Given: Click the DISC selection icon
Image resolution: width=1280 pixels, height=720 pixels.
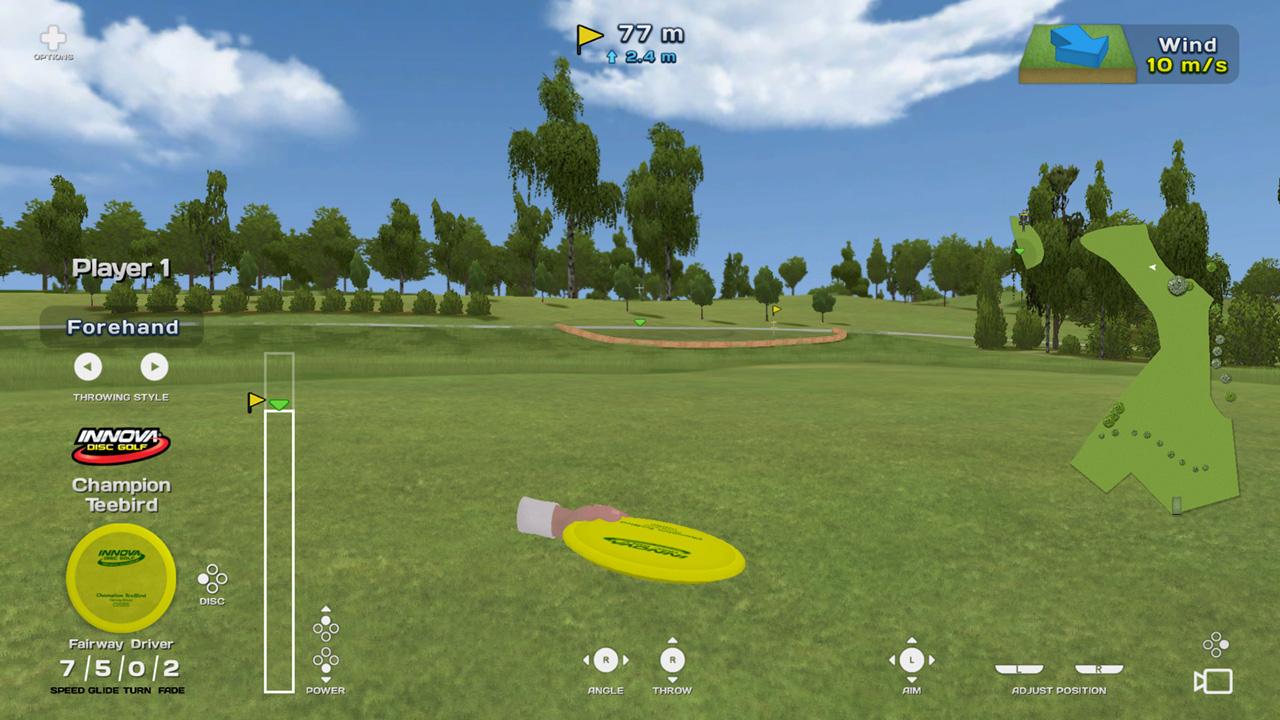Looking at the screenshot, I should coord(213,578).
